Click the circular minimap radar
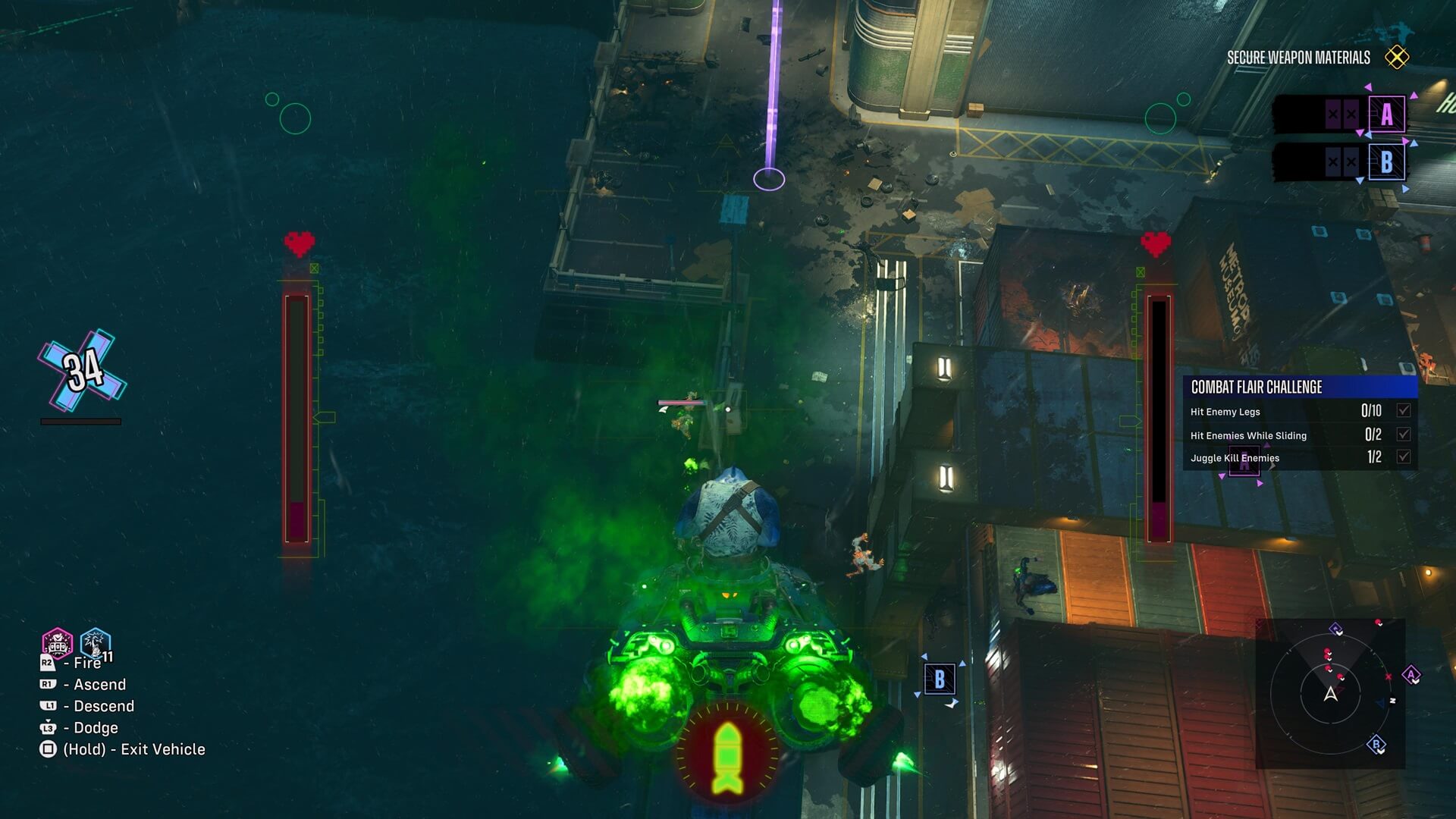The height and width of the screenshot is (819, 1456). [x=1330, y=693]
